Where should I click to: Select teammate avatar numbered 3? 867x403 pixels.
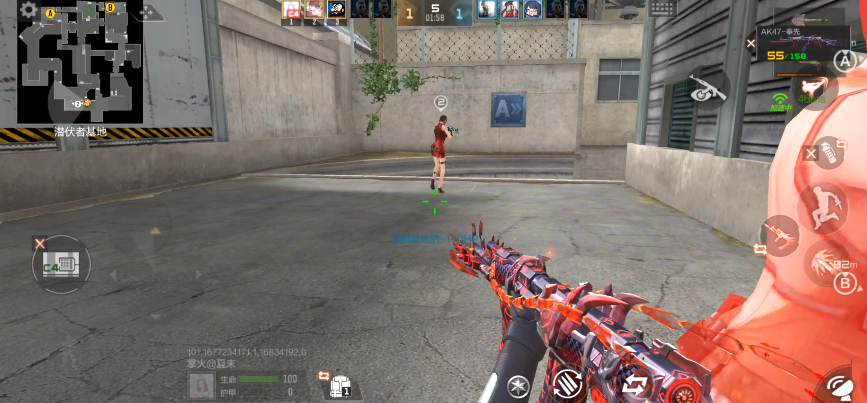[x=337, y=10]
